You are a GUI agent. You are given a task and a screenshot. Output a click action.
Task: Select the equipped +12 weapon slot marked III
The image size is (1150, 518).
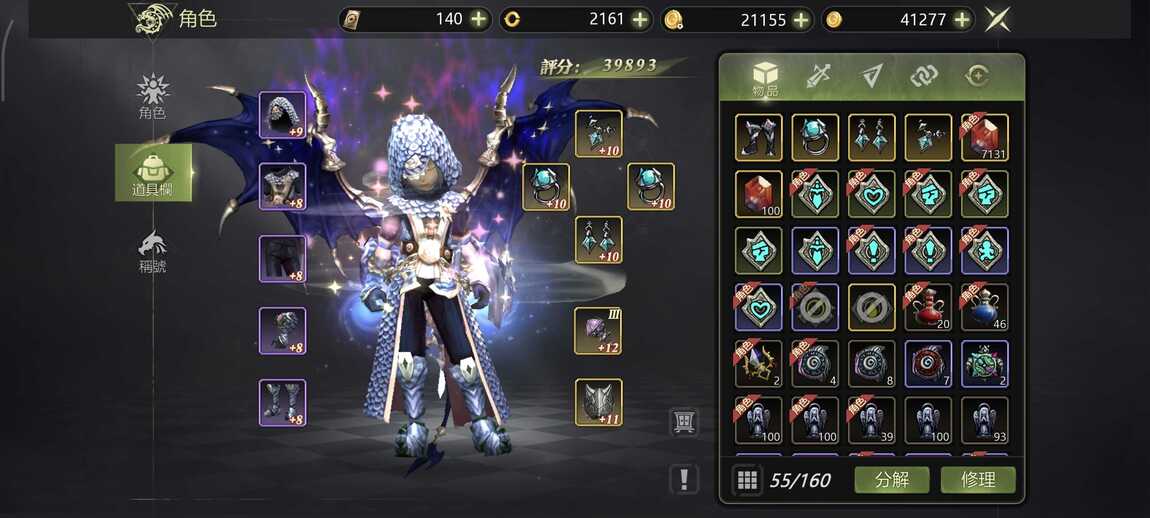pyautogui.click(x=598, y=331)
